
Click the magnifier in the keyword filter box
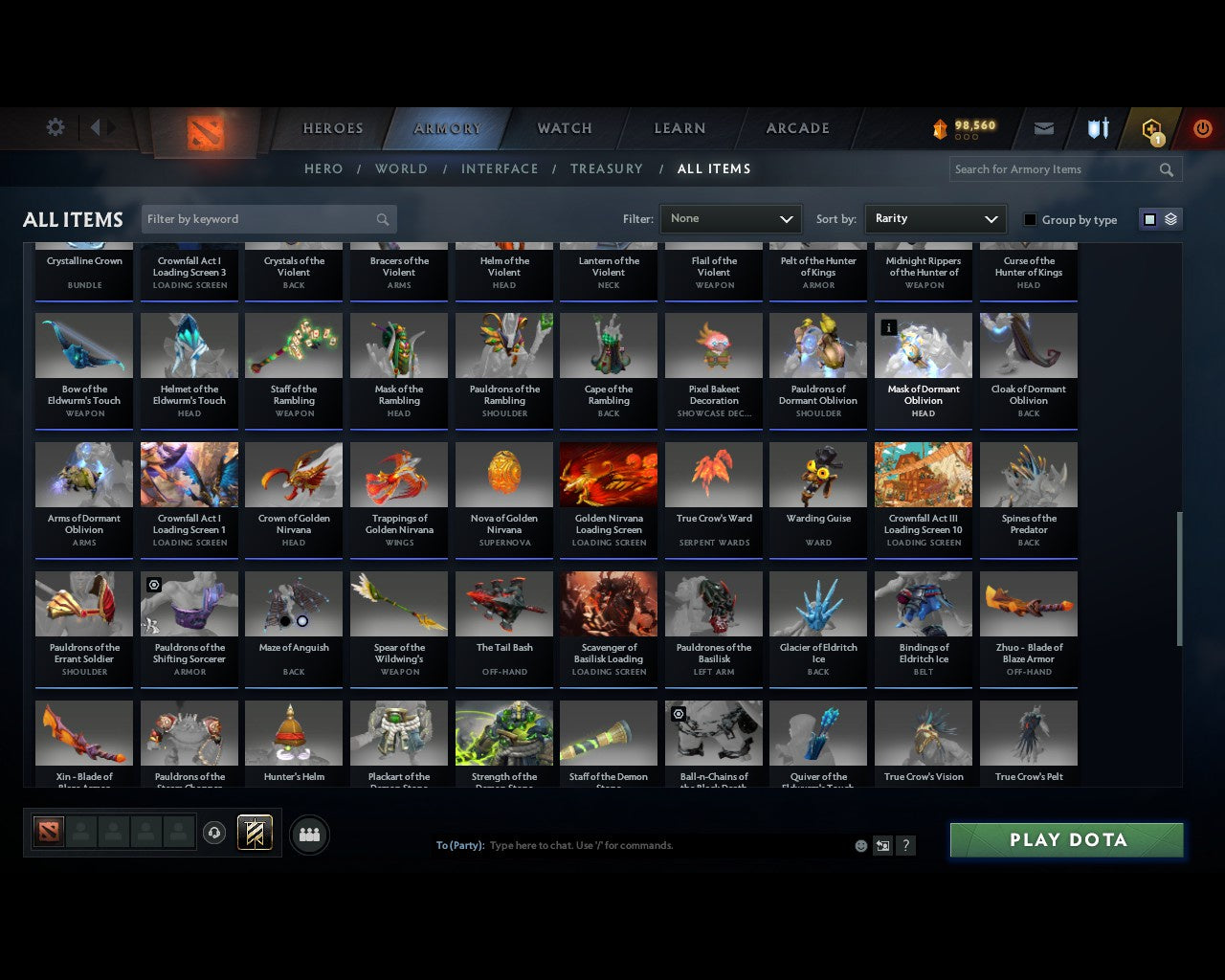click(382, 219)
